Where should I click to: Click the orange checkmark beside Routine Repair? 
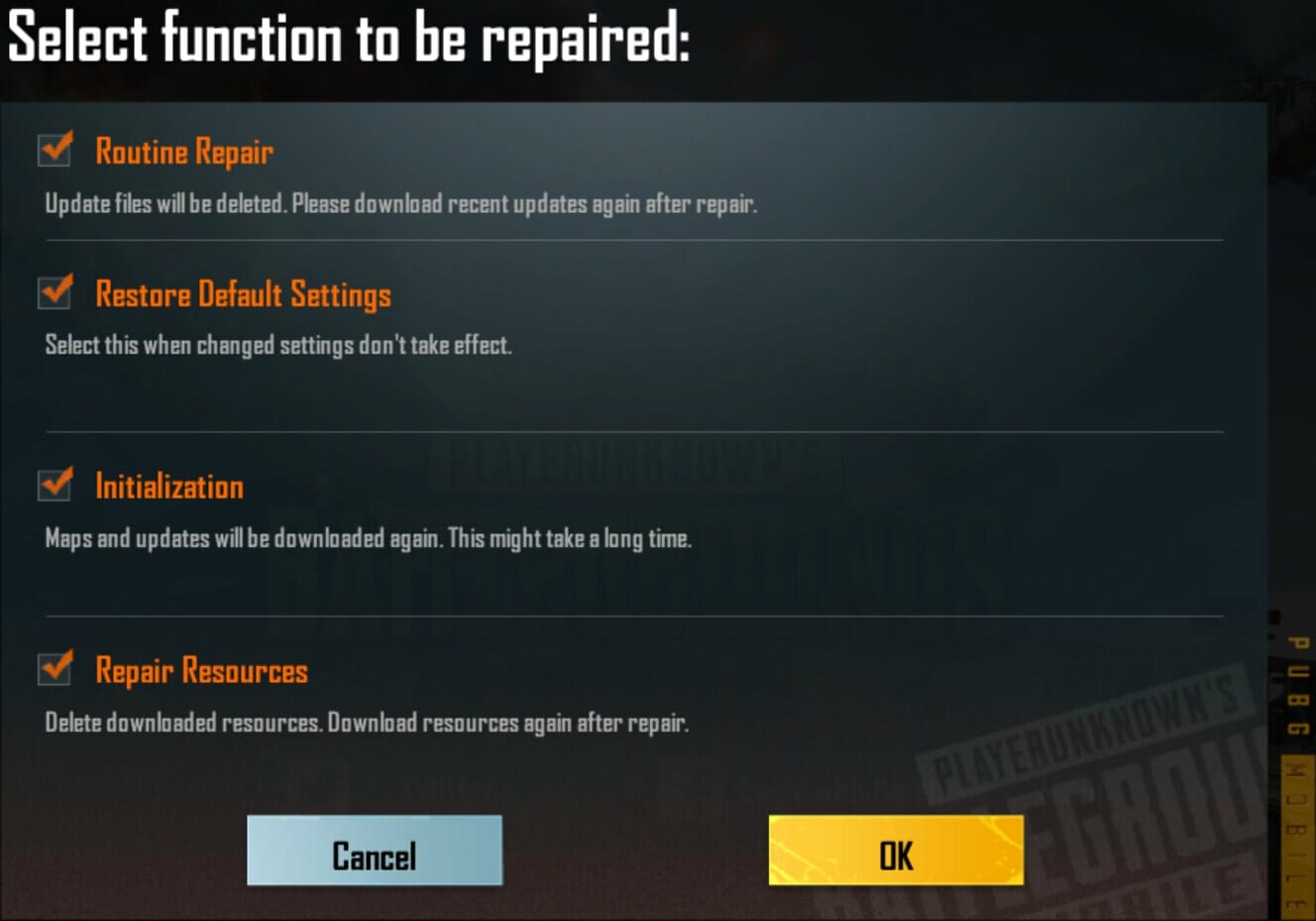(55, 149)
